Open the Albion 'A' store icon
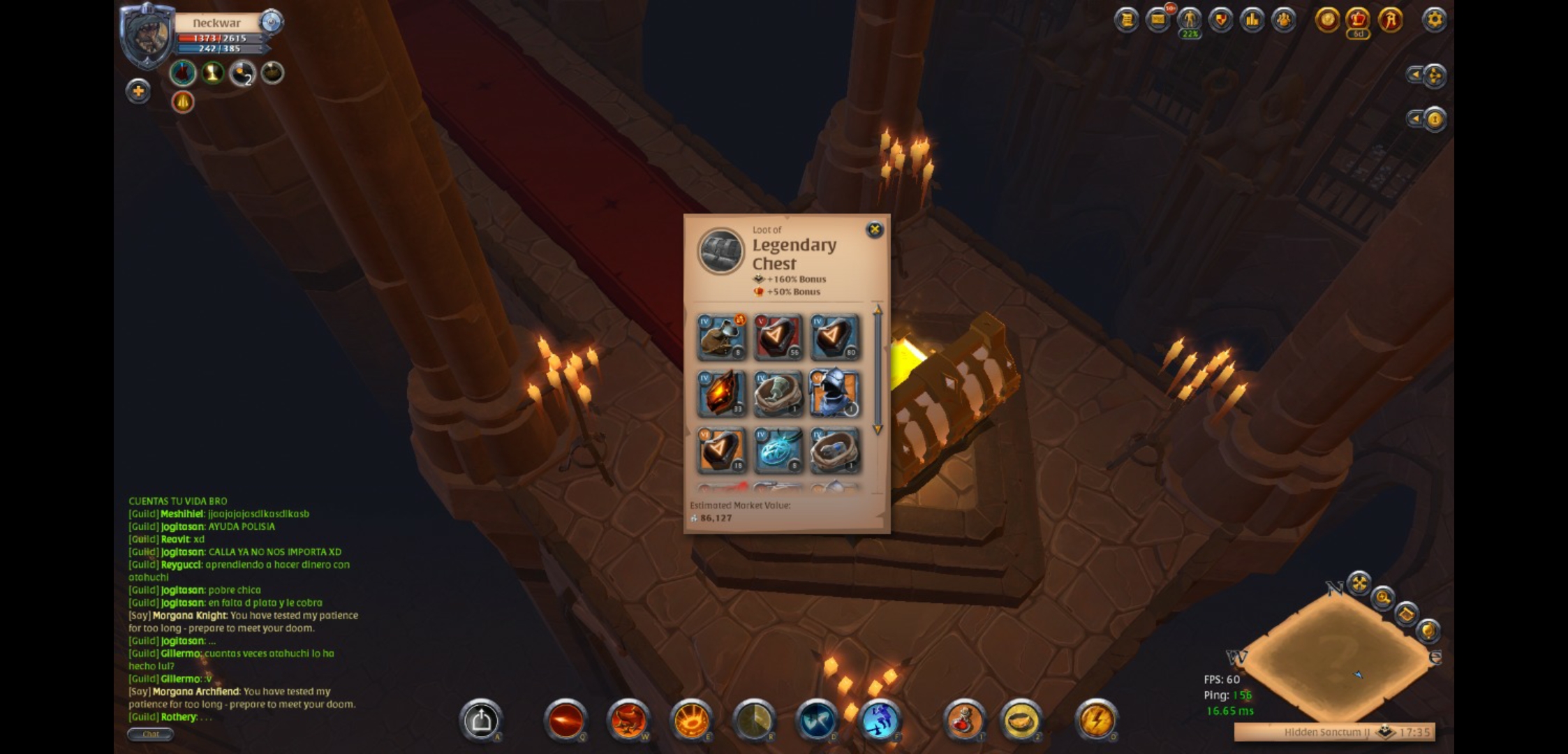1568x754 pixels. pos(1390,21)
